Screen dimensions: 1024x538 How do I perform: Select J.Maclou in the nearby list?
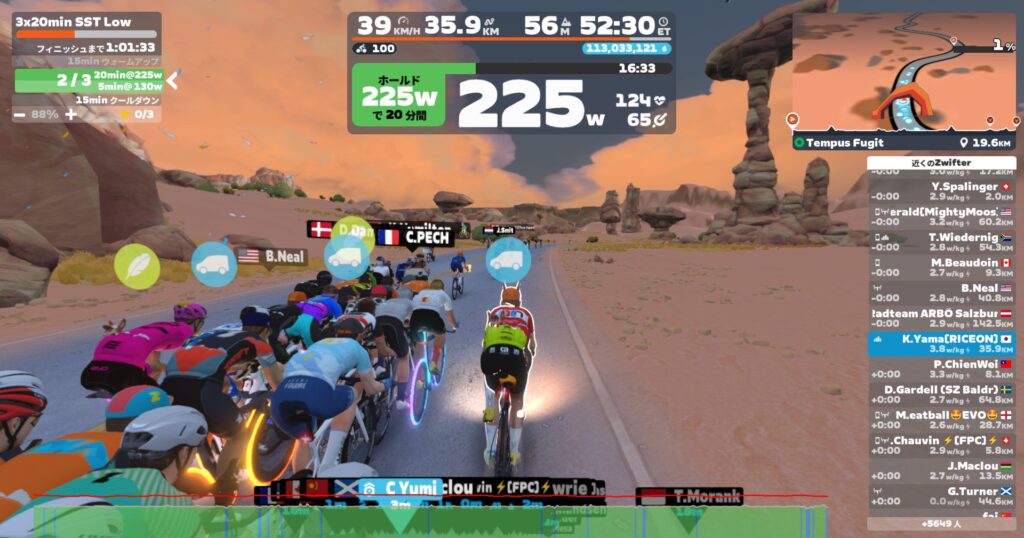tap(940, 471)
